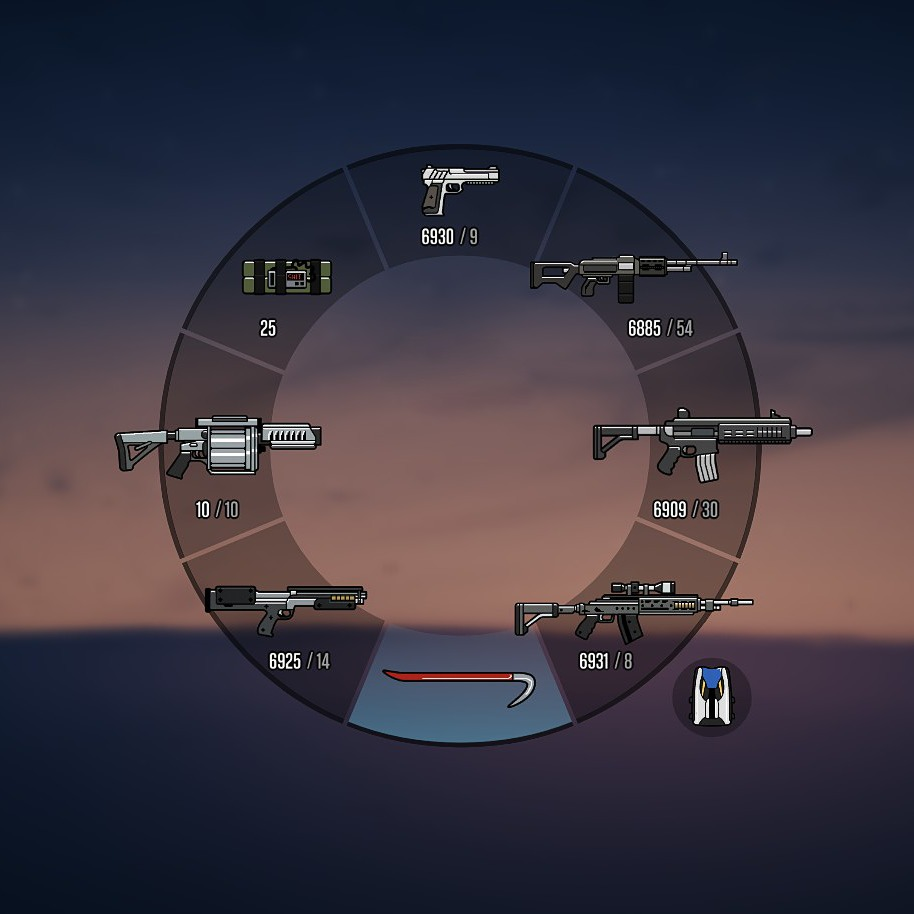Select the scoped sniper rifle
914x914 pixels.
tap(632, 609)
